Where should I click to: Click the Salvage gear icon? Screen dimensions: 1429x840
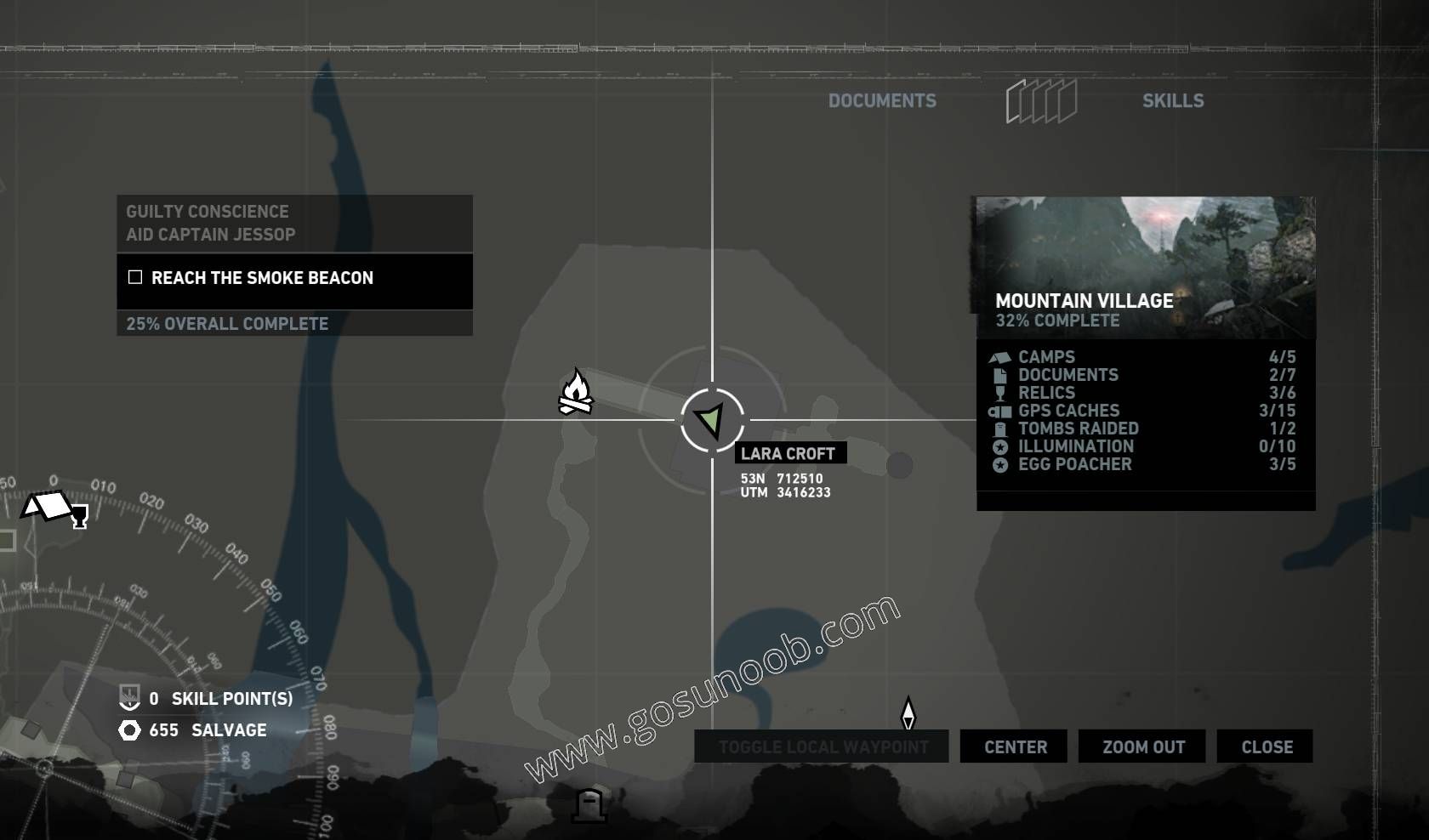click(x=128, y=729)
